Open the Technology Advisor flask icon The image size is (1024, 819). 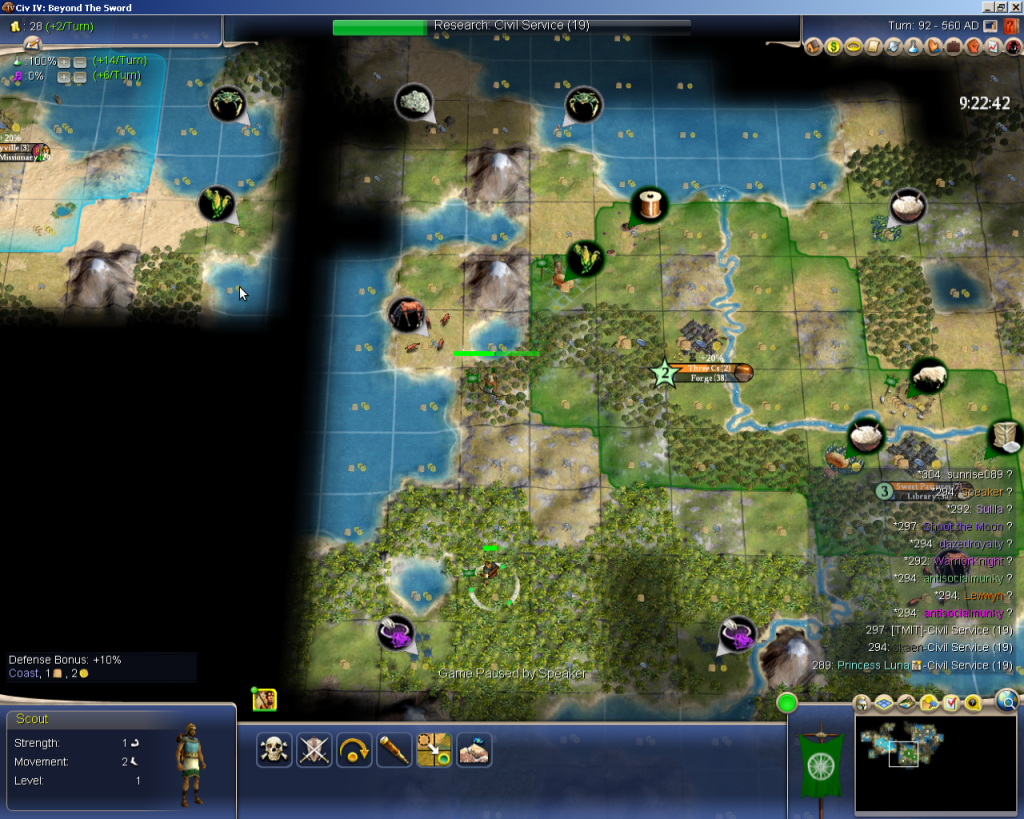click(x=911, y=46)
